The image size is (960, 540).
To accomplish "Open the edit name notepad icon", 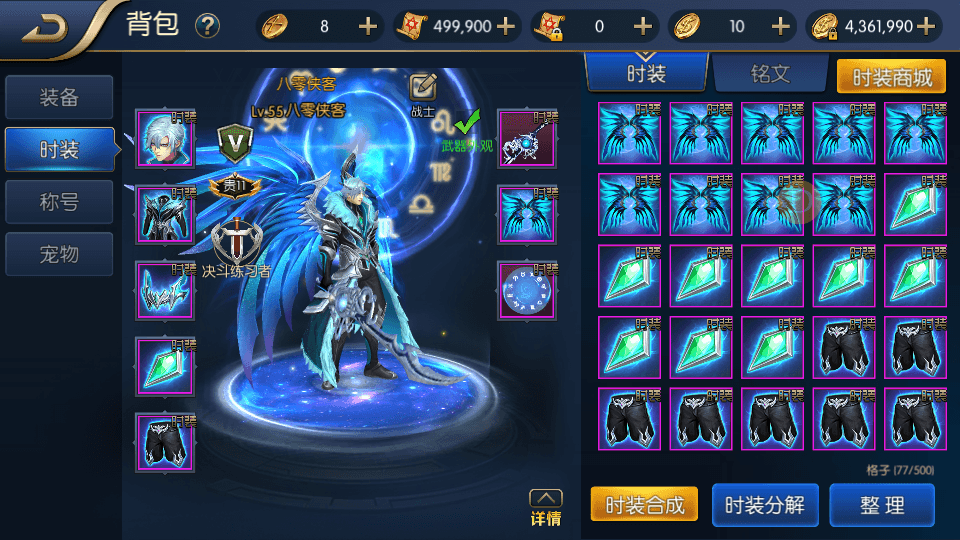I will [x=424, y=87].
